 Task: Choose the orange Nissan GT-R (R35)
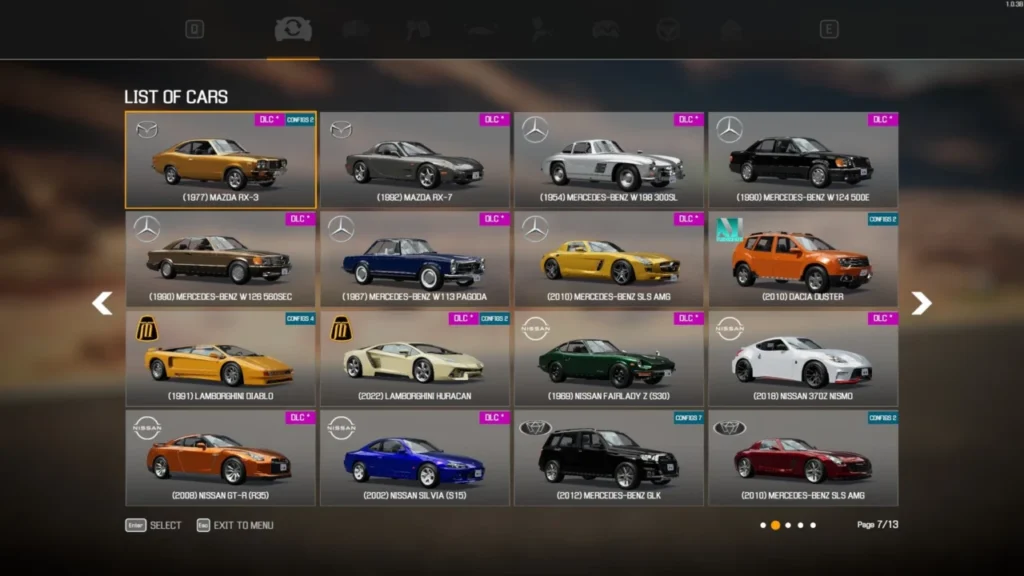click(220, 457)
